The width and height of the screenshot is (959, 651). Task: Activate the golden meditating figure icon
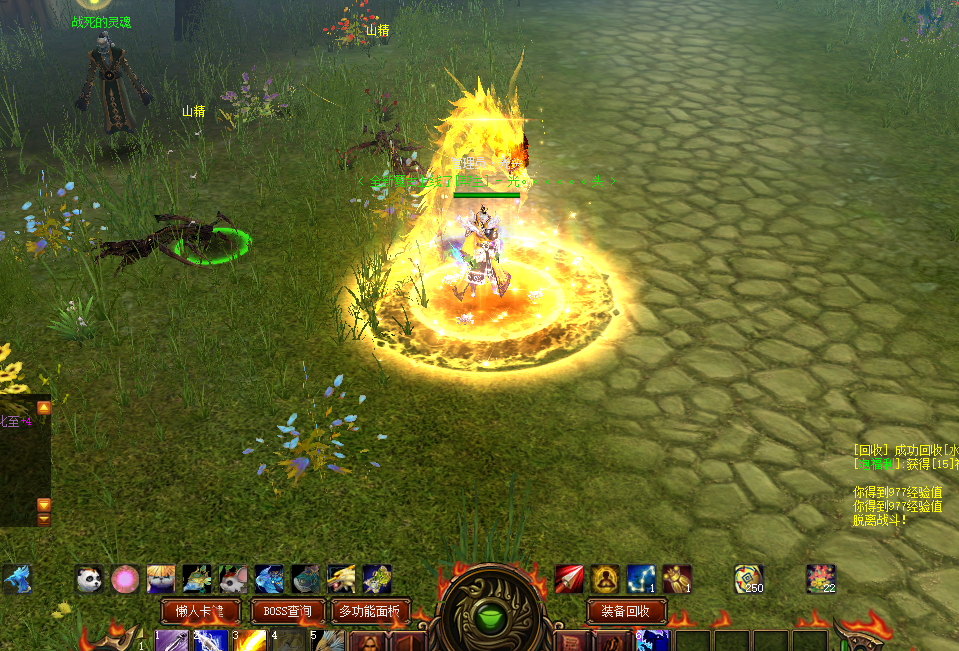pos(604,579)
